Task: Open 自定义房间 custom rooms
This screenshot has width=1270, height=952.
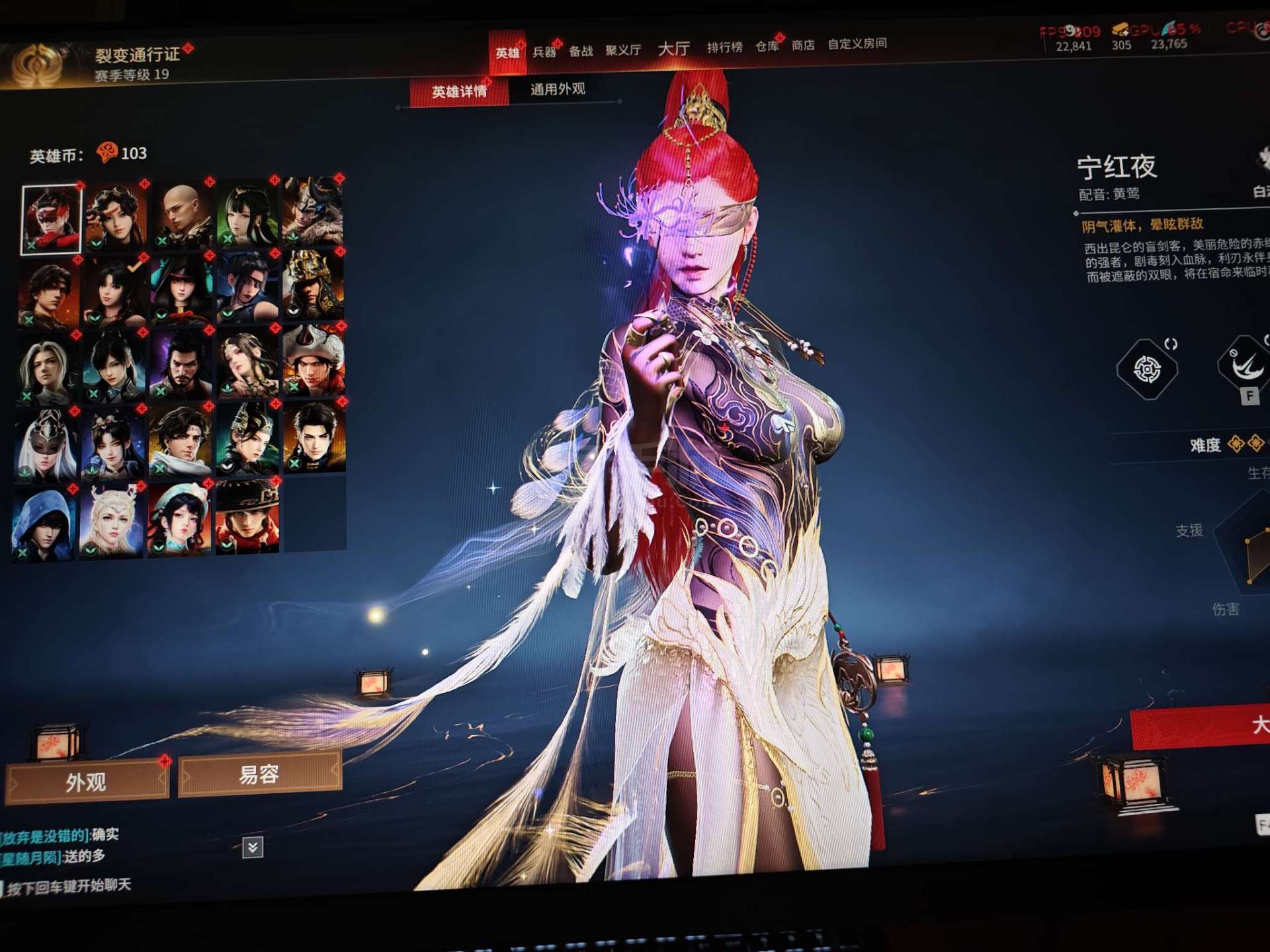Action: point(857,44)
